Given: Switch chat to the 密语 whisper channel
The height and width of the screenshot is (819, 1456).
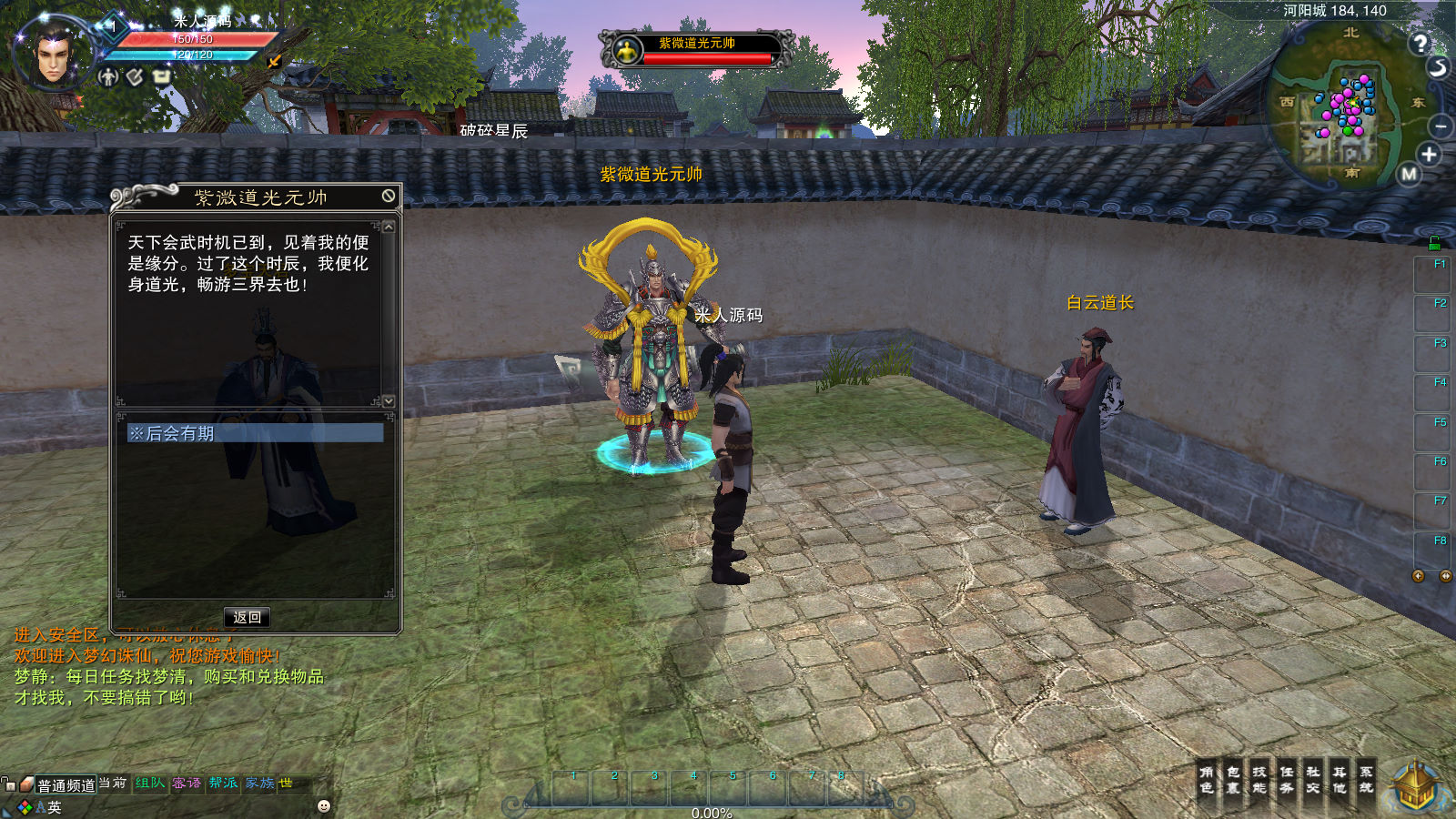Looking at the screenshot, I should point(187,783).
